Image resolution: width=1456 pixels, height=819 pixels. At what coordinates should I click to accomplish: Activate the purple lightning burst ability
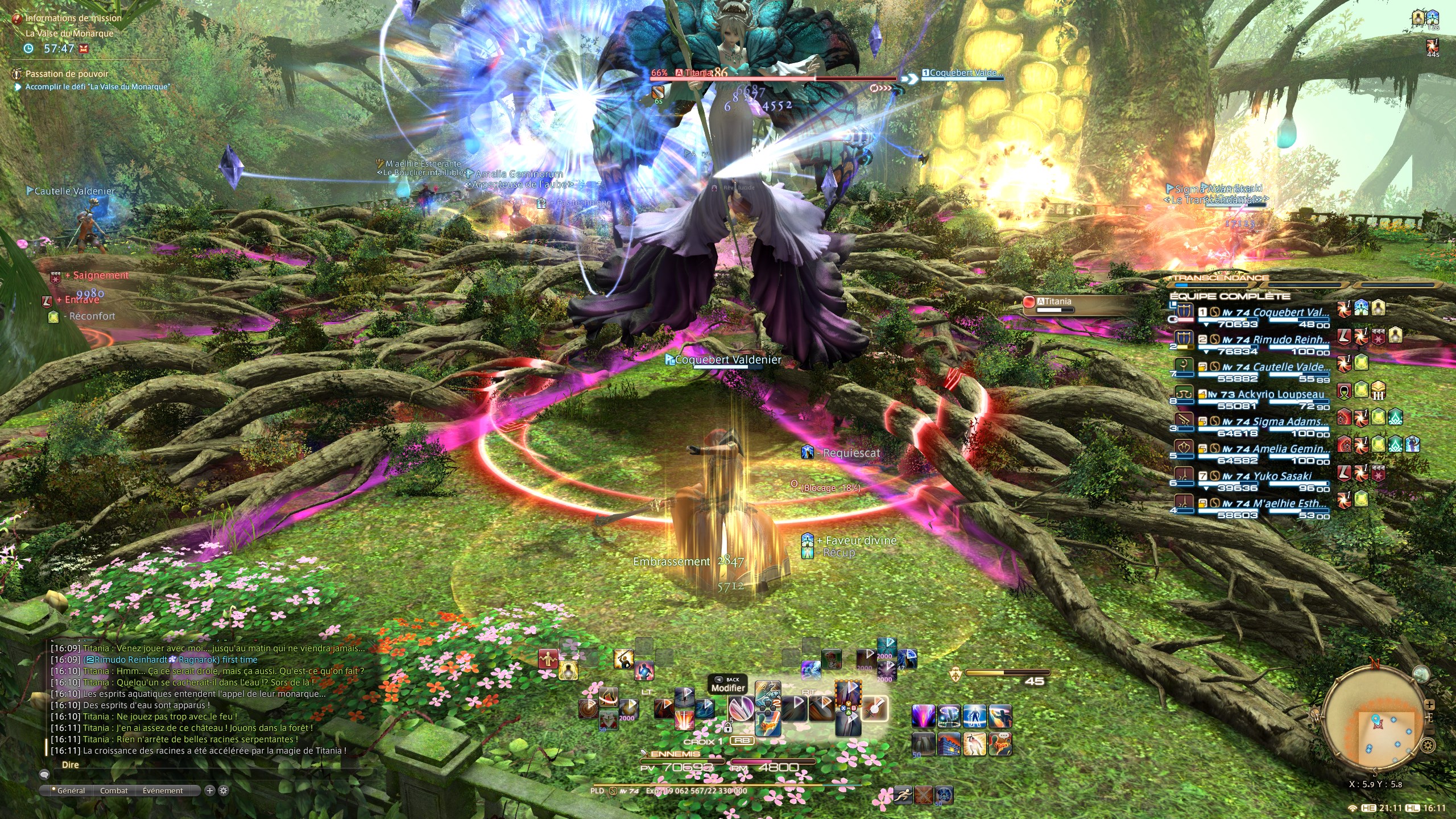[923, 716]
